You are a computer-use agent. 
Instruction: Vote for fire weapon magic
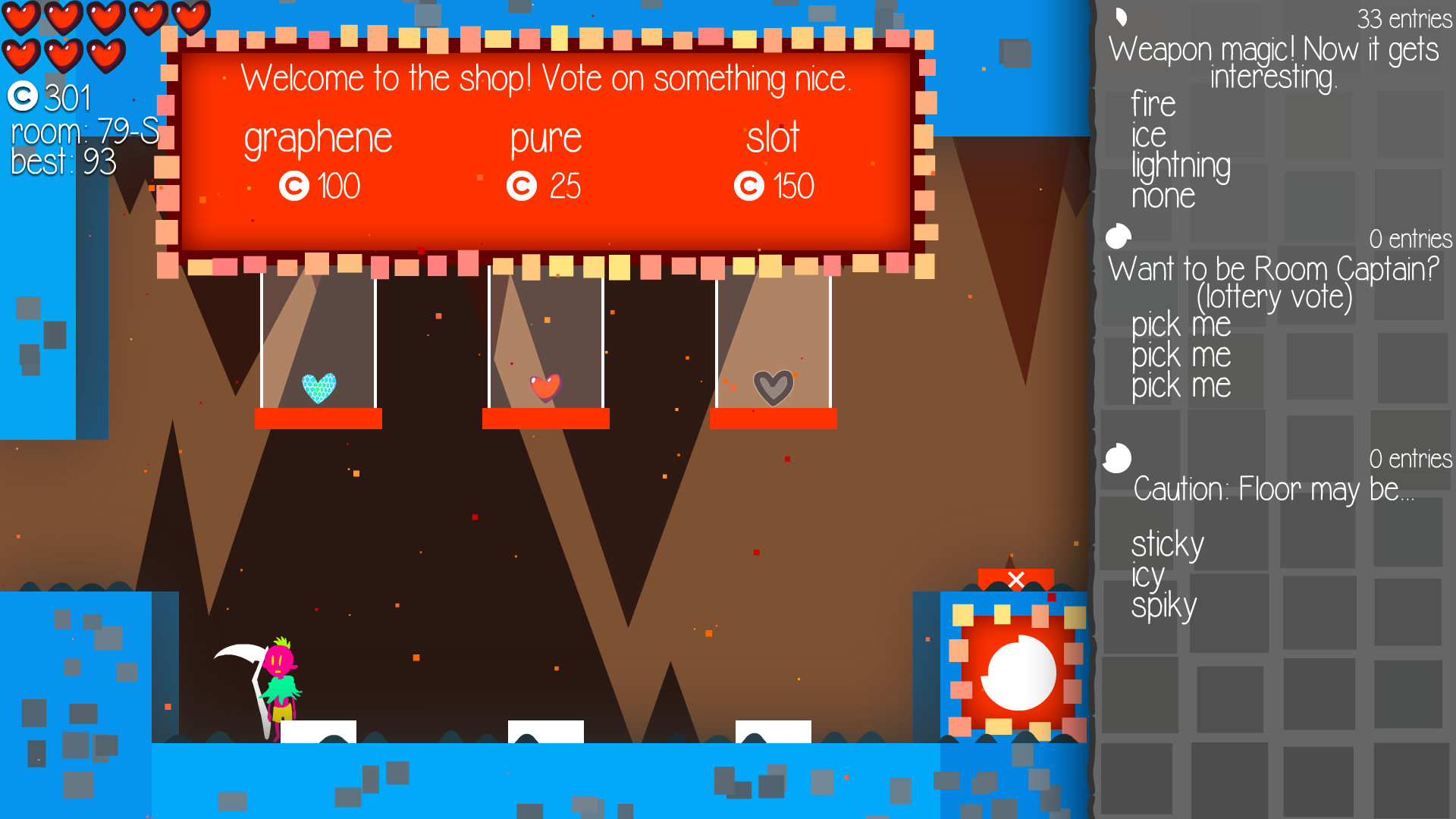pos(1153,102)
